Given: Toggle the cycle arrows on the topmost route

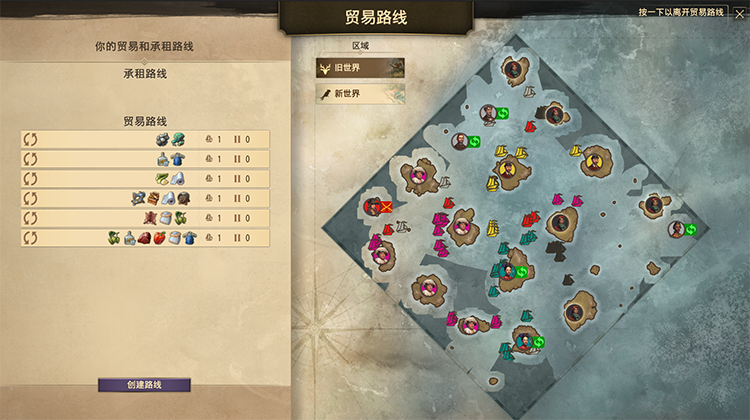Looking at the screenshot, I should point(30,140).
